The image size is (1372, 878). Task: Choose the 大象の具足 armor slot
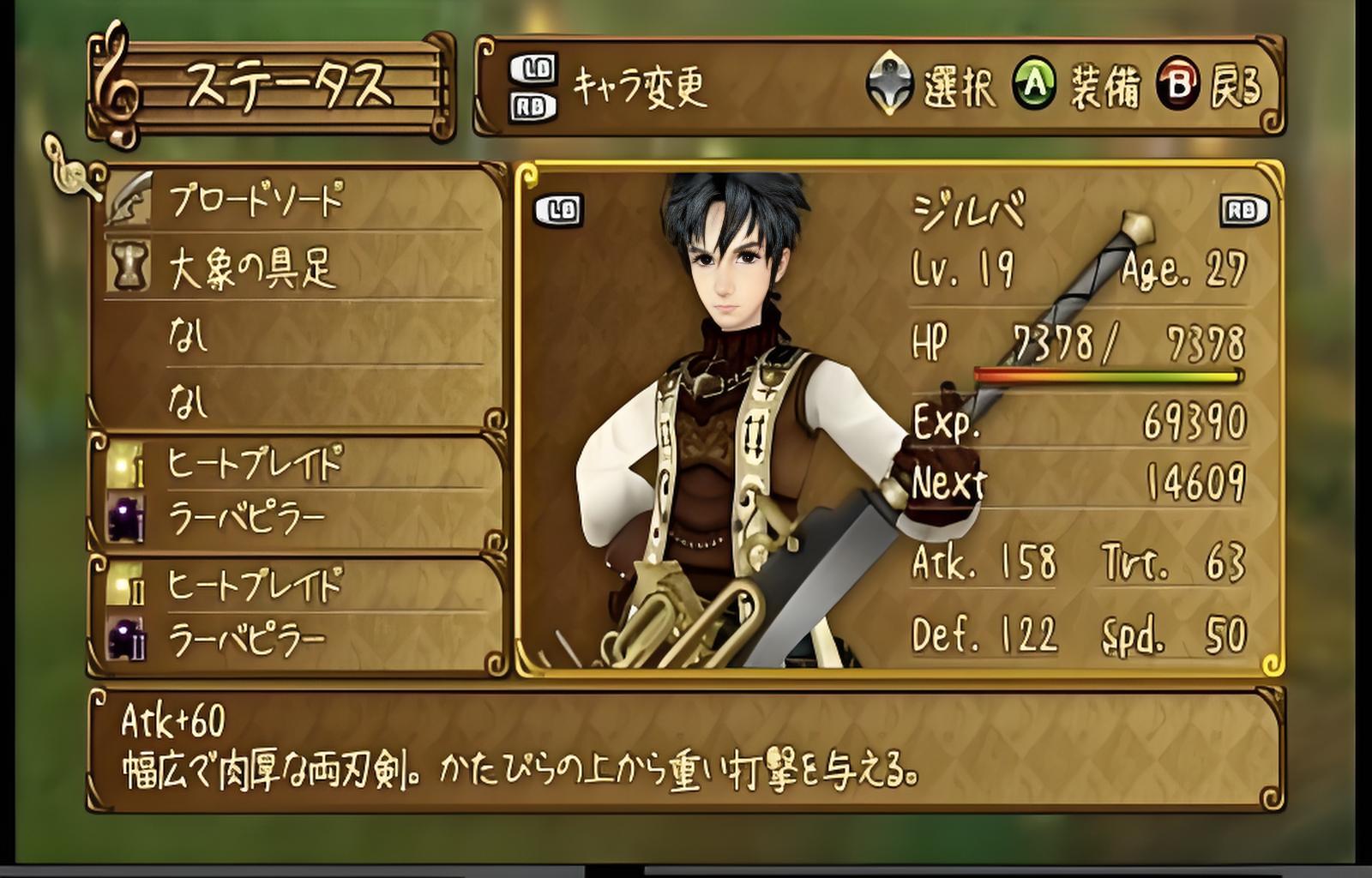pos(250,269)
